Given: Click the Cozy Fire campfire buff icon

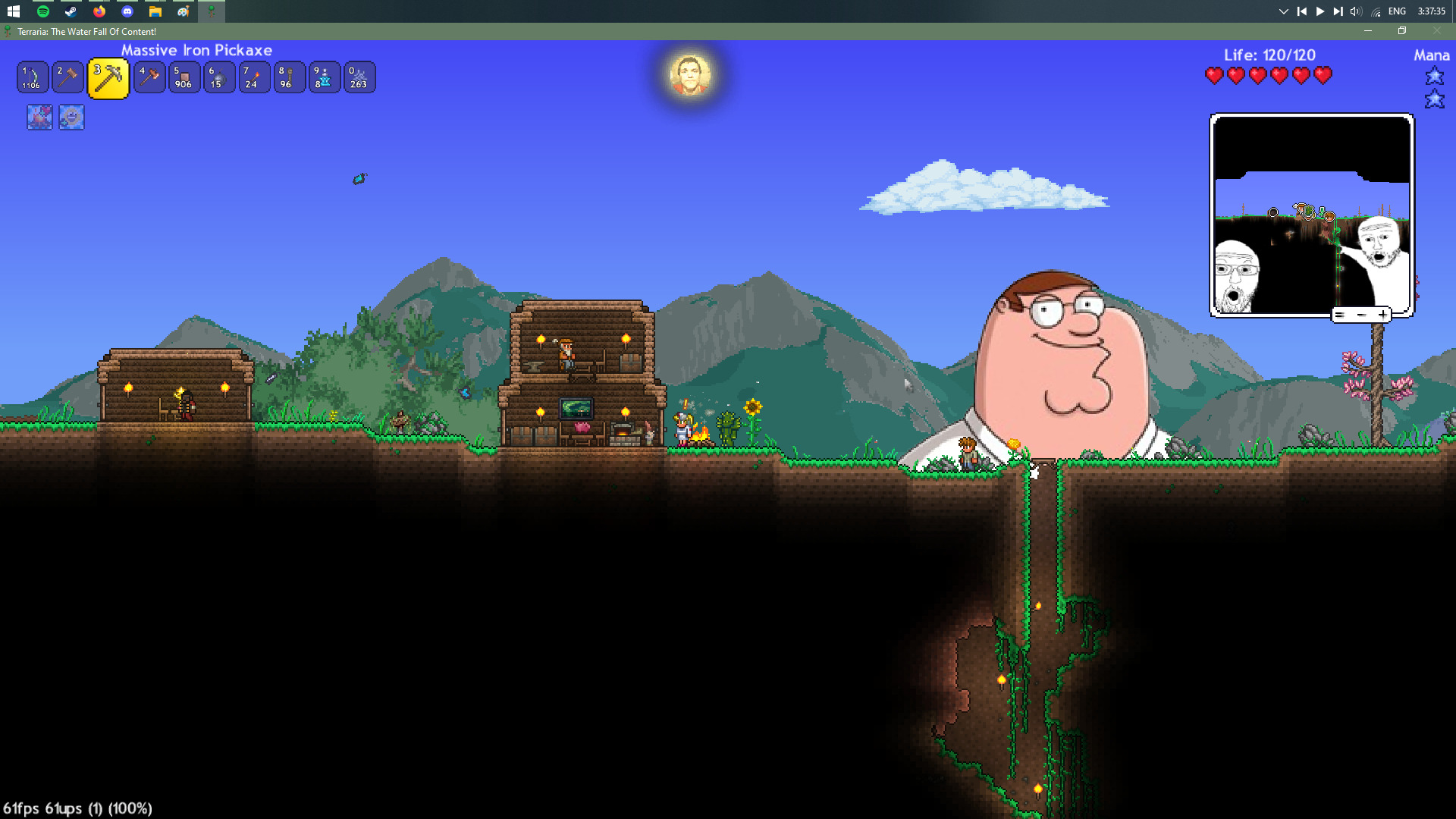Looking at the screenshot, I should point(40,118).
